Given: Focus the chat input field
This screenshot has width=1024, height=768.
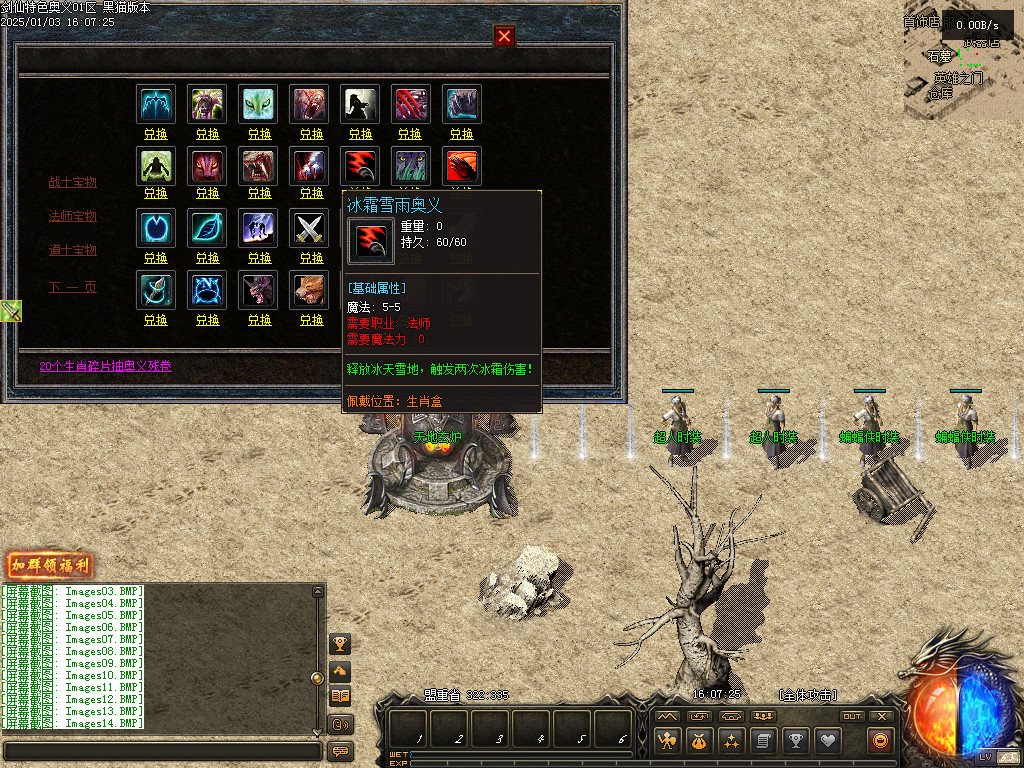Looking at the screenshot, I should (x=162, y=751).
